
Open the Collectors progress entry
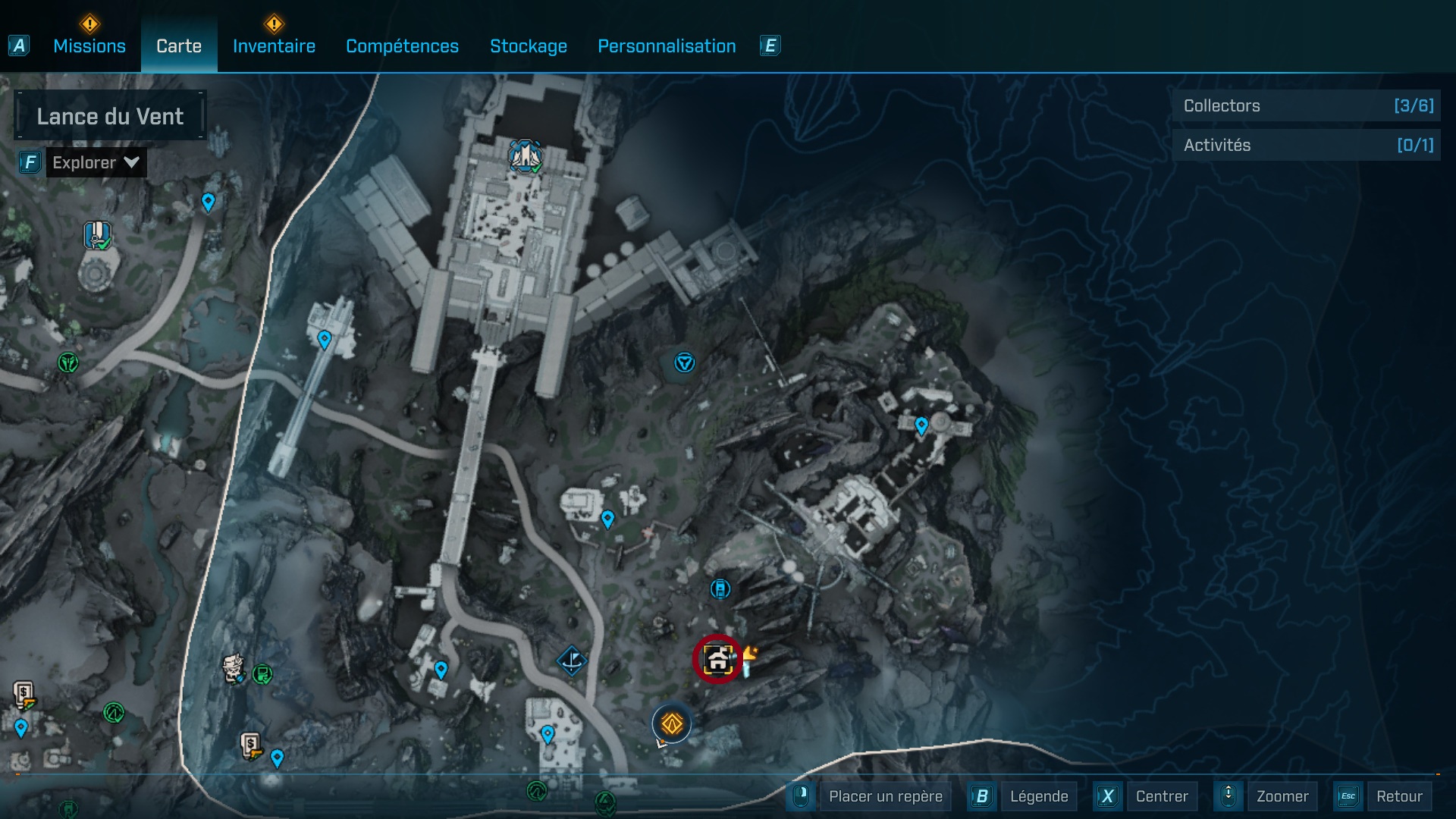coord(1306,106)
